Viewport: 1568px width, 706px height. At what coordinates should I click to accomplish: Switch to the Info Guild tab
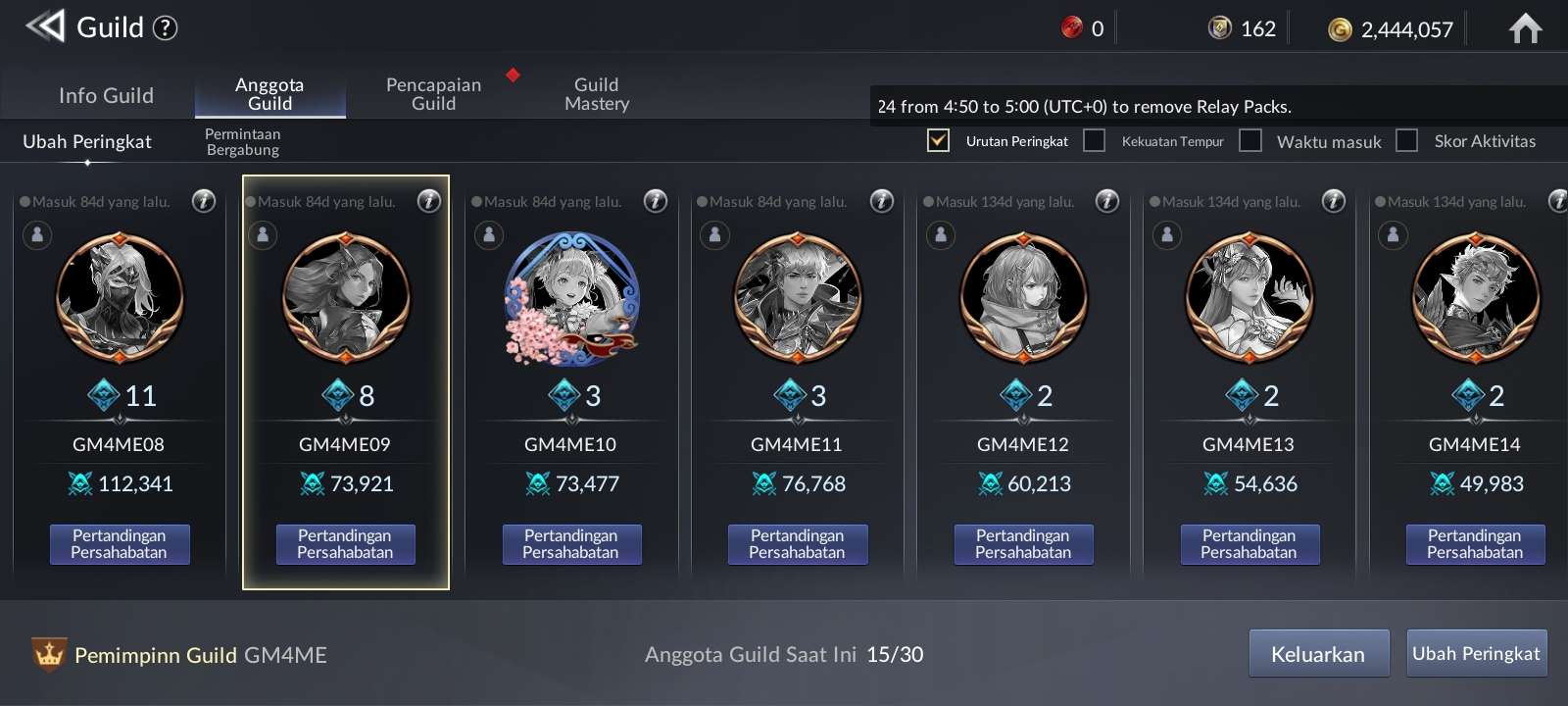click(x=106, y=95)
